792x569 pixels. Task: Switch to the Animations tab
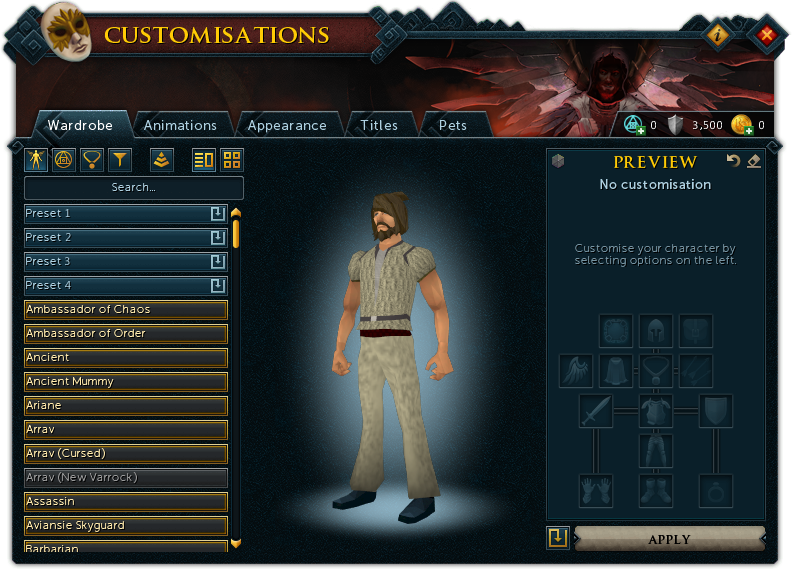(180, 125)
